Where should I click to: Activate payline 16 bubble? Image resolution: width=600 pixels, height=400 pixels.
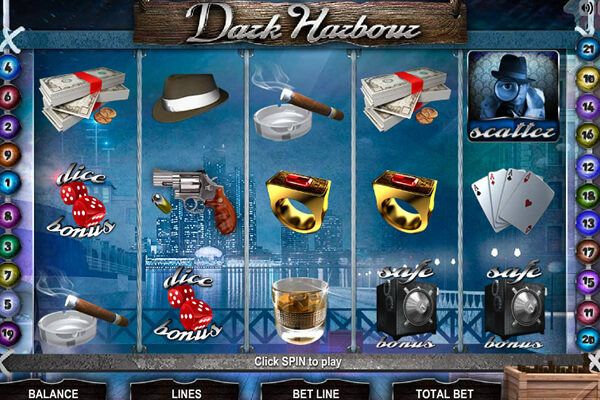(x=588, y=133)
